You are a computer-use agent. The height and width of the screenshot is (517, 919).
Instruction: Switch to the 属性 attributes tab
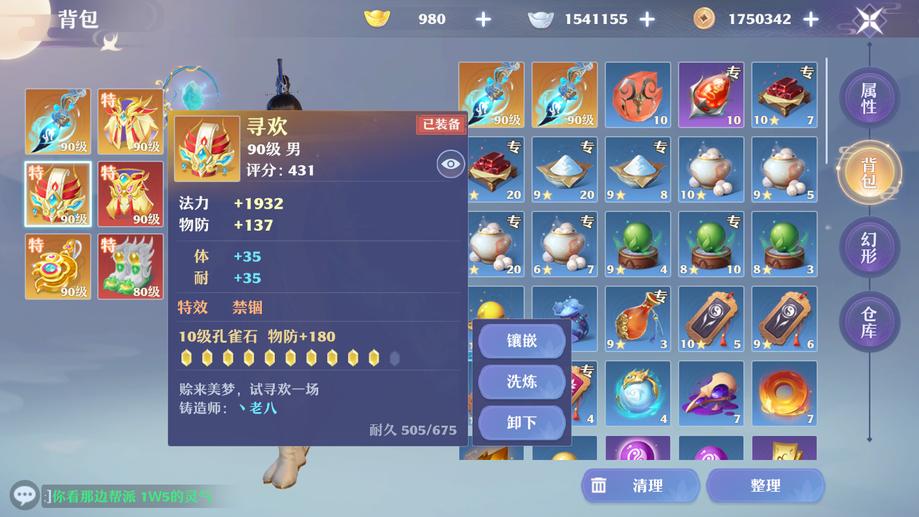[869, 98]
